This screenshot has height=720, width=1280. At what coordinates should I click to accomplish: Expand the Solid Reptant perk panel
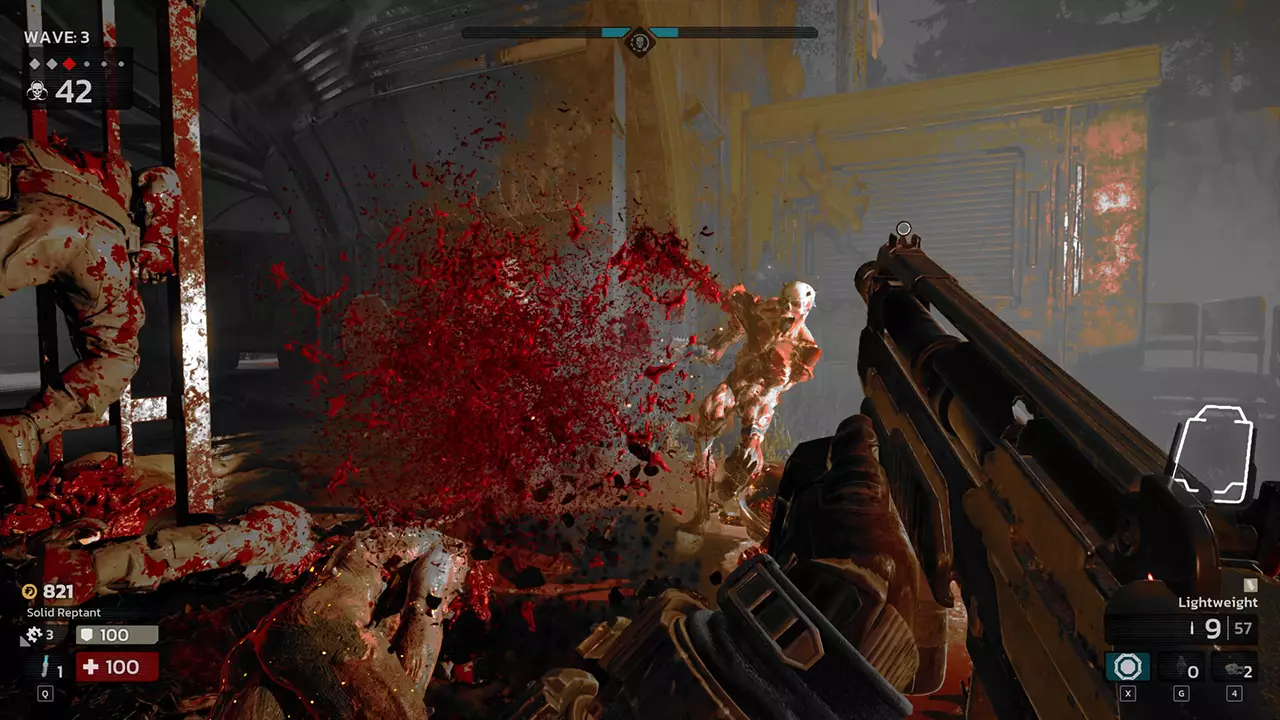[x=62, y=611]
